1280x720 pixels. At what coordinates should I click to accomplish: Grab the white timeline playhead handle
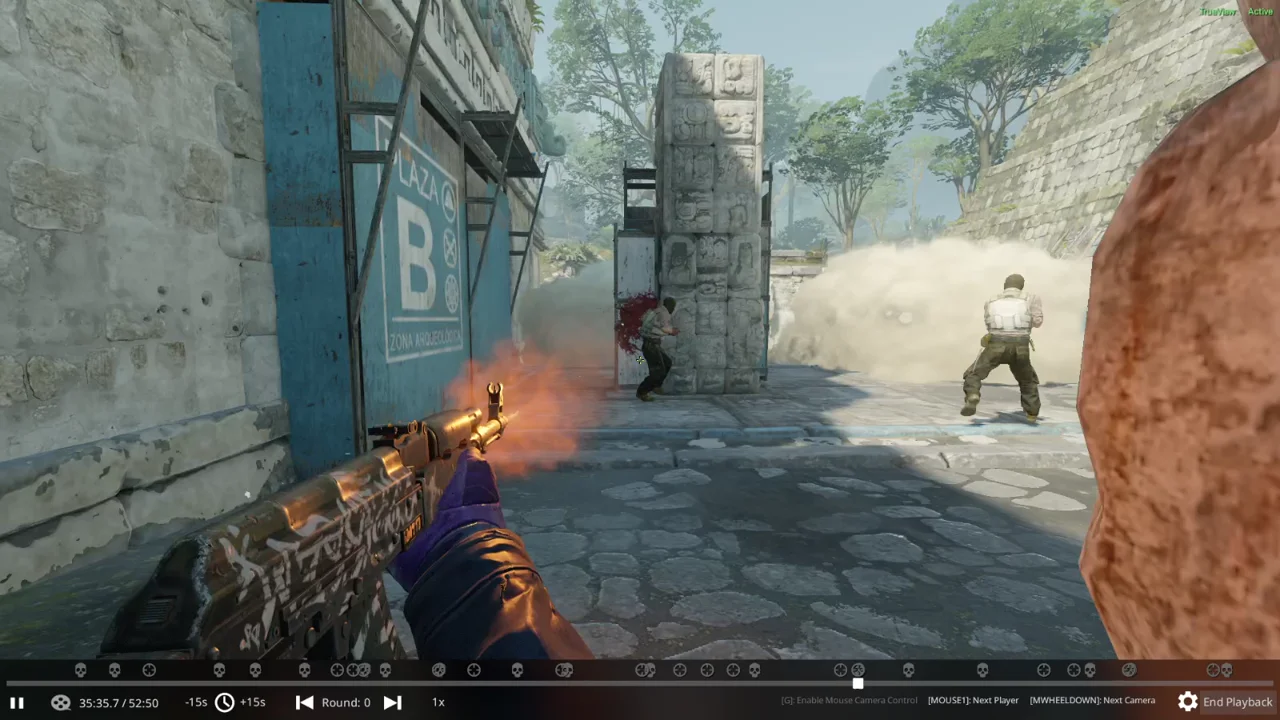857,683
